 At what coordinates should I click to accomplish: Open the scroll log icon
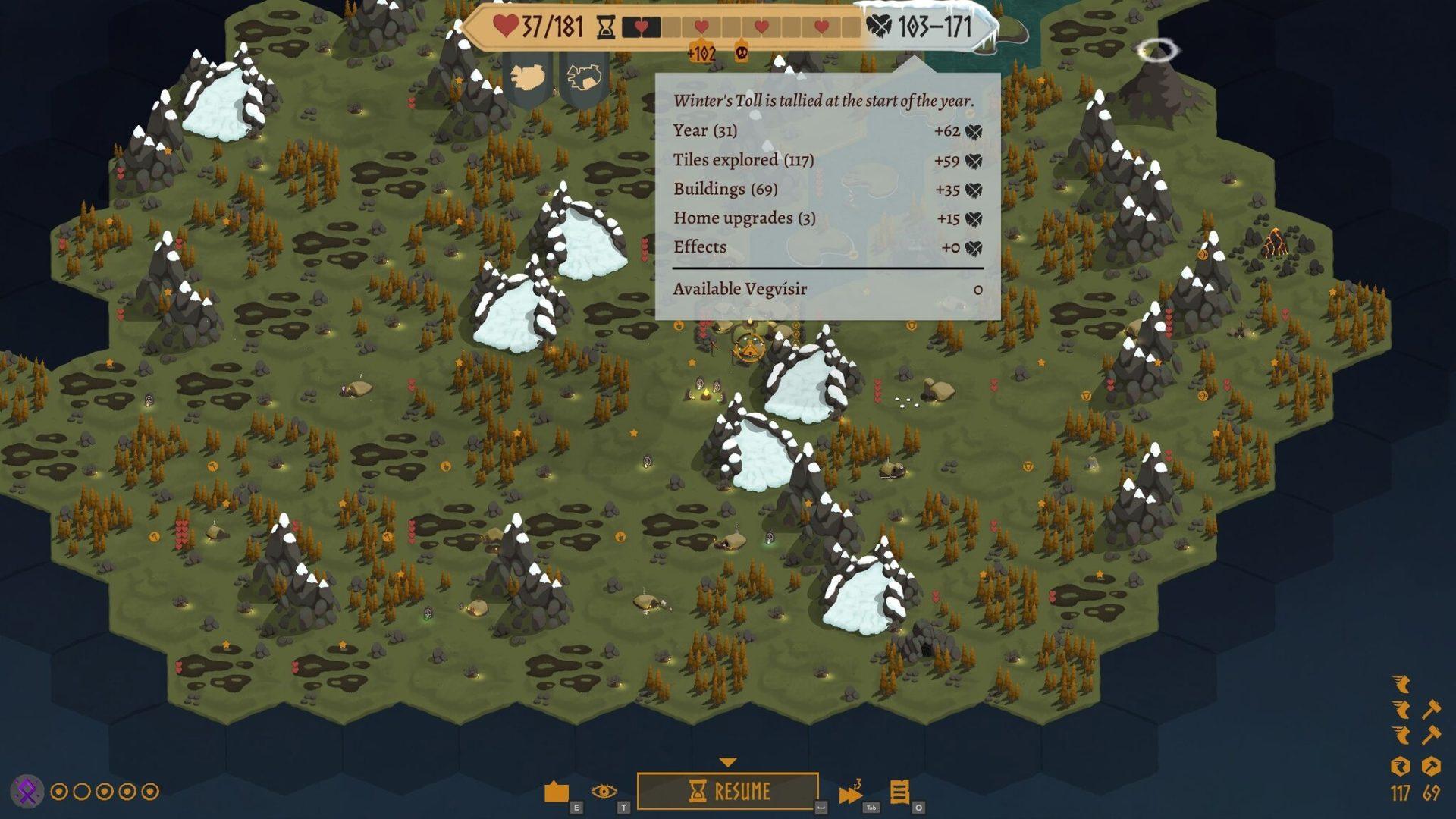(899, 792)
